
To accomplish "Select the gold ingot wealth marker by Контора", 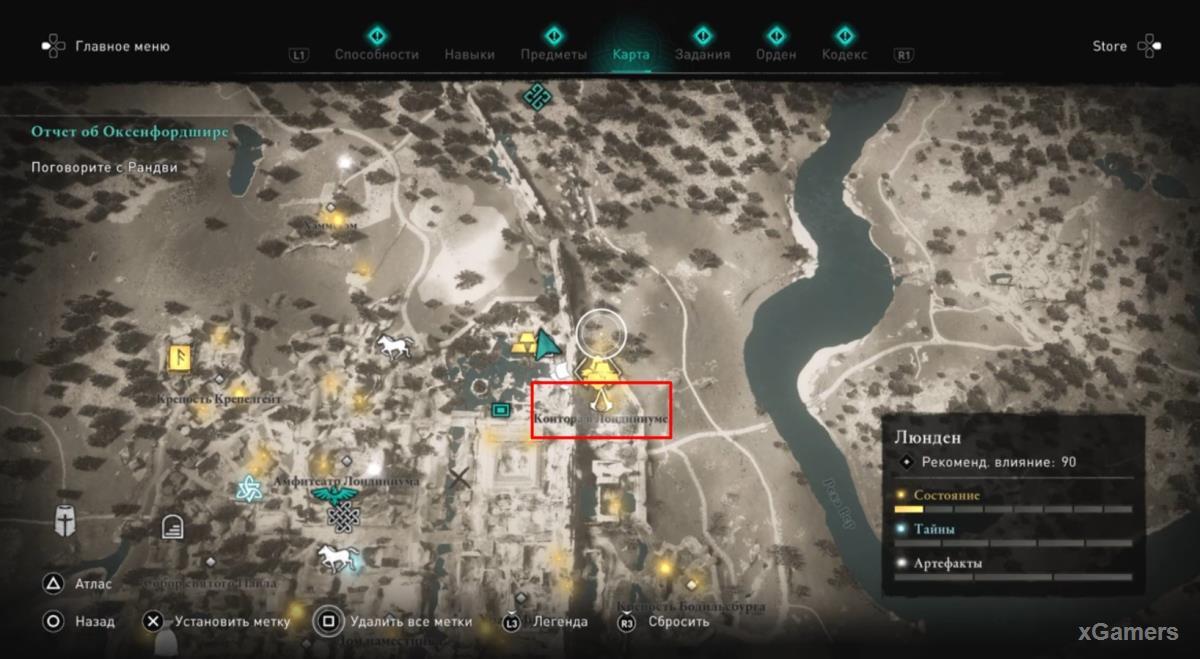I will [x=599, y=371].
